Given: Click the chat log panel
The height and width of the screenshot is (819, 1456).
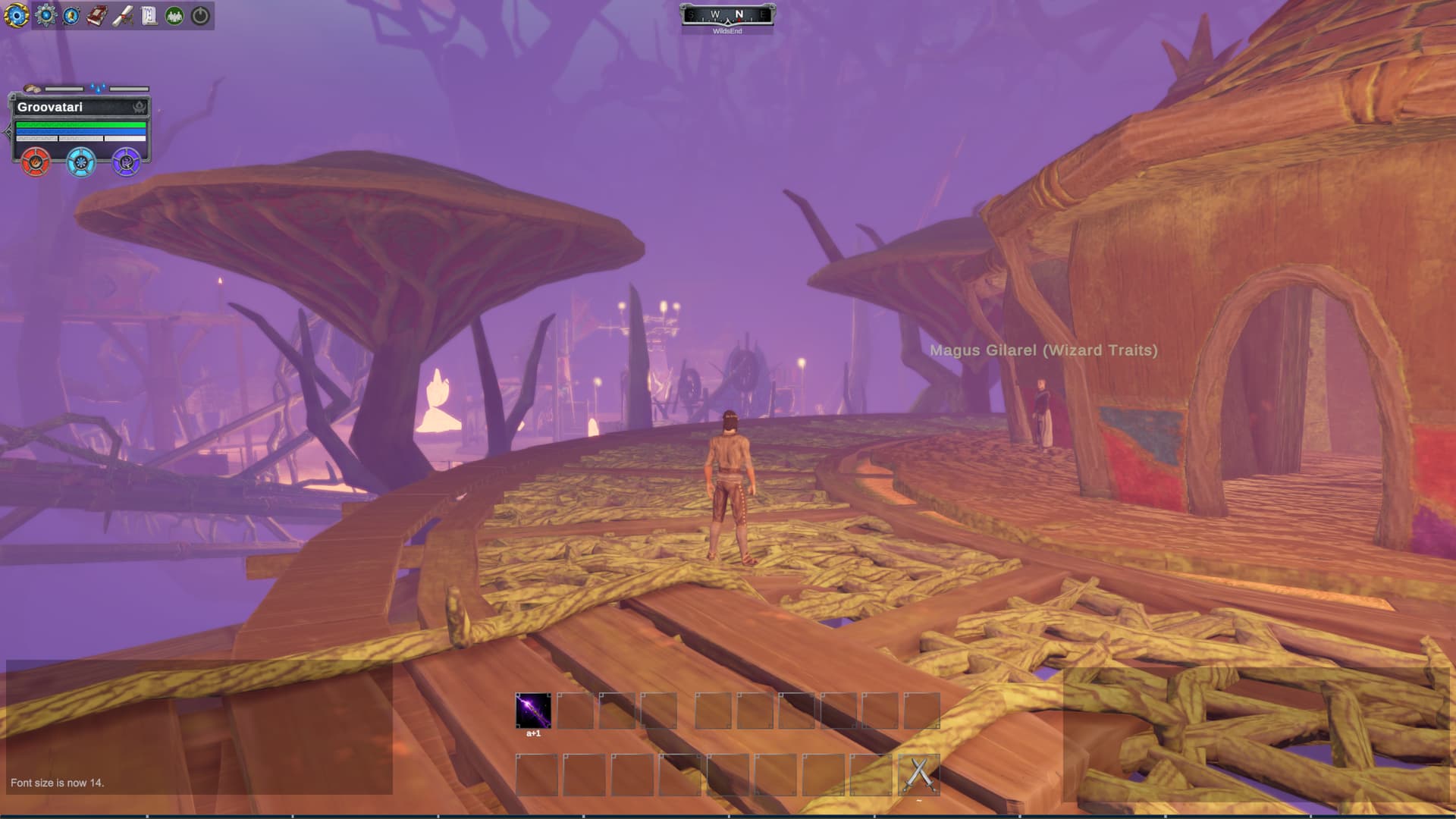Looking at the screenshot, I should (199, 728).
